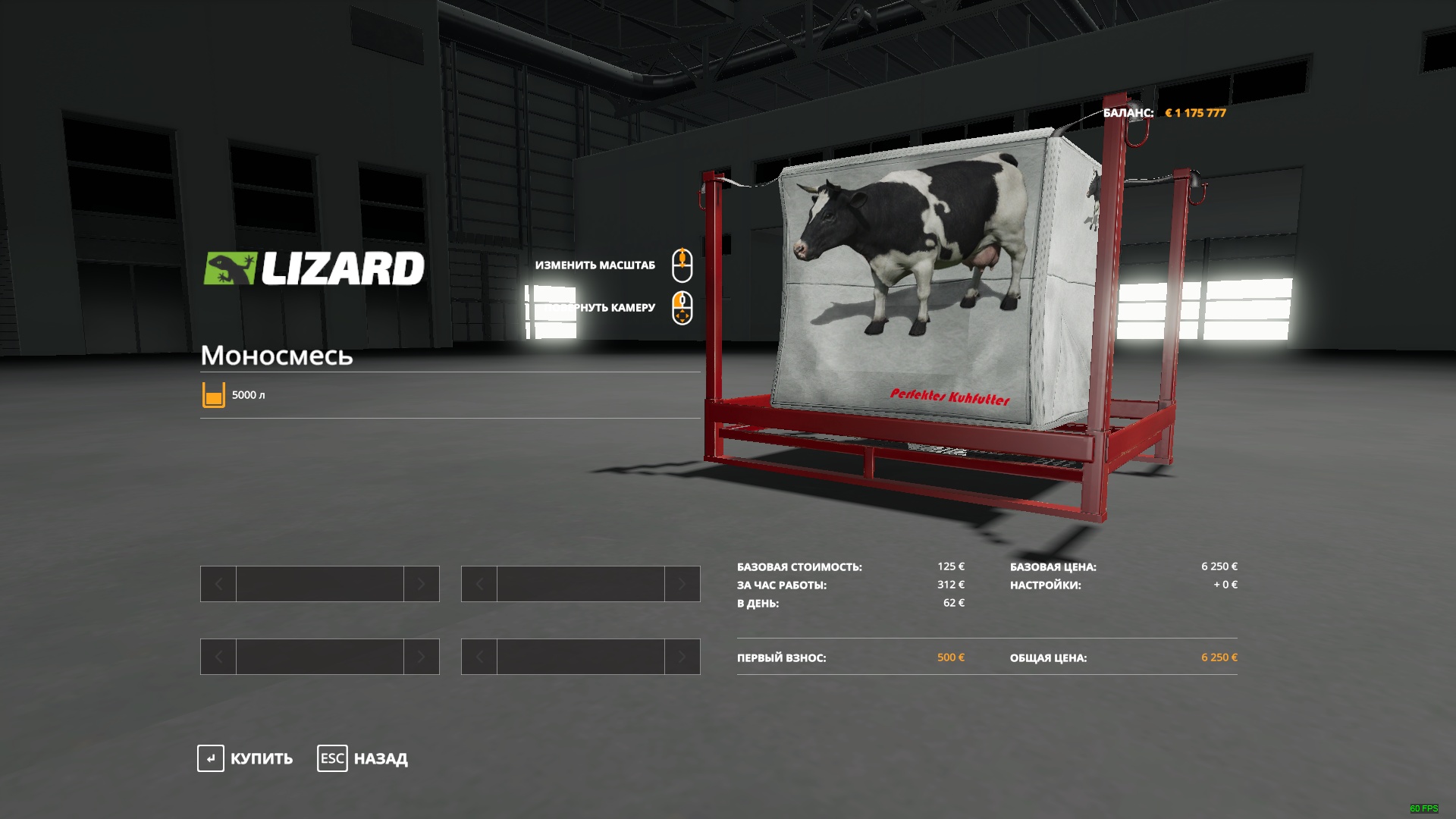The height and width of the screenshot is (819, 1456).
Task: Buy the Моносмесь pallet with КУПИТЬ
Action: pos(245,758)
